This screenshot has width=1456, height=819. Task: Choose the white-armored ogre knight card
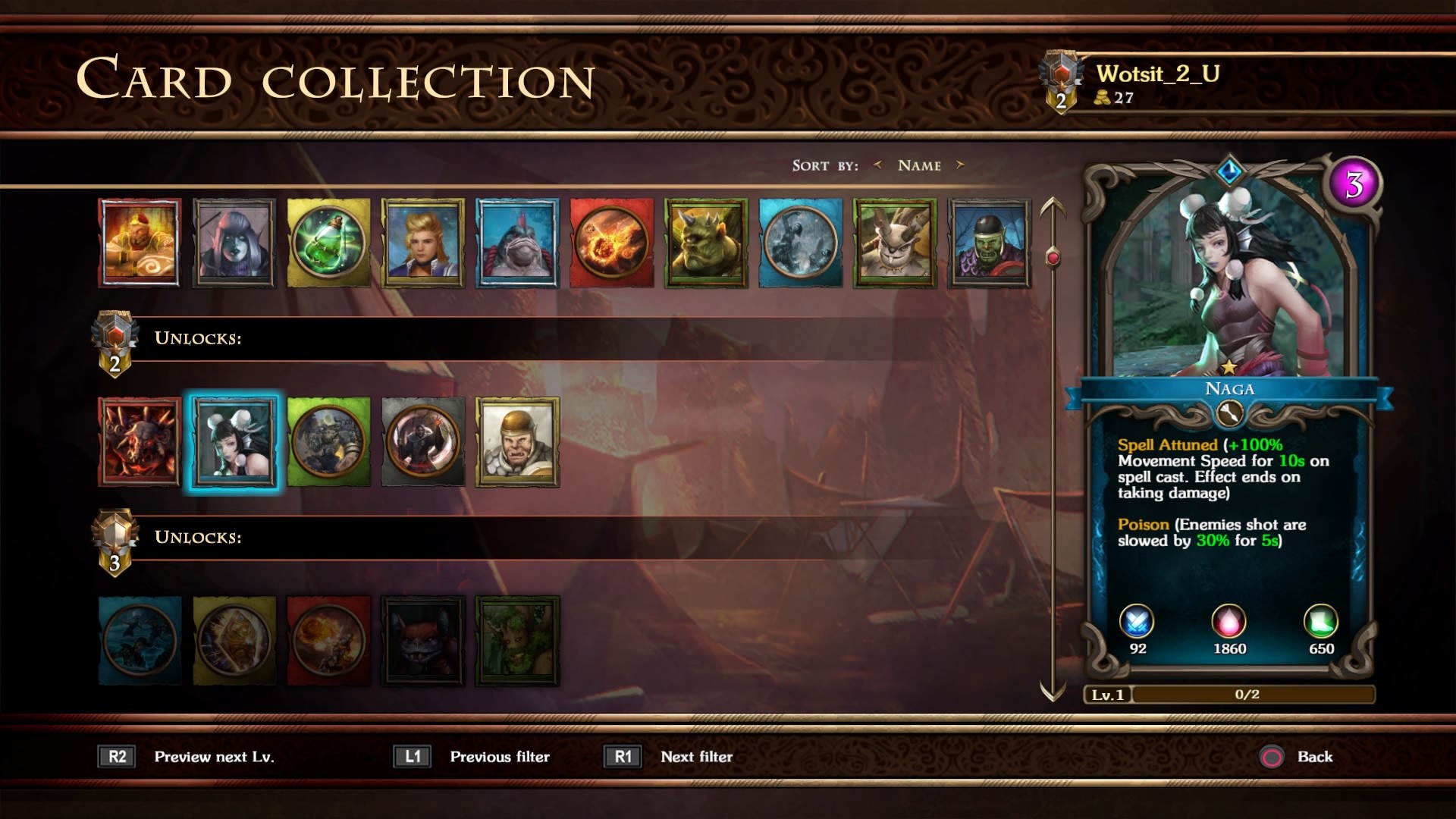coord(517,442)
